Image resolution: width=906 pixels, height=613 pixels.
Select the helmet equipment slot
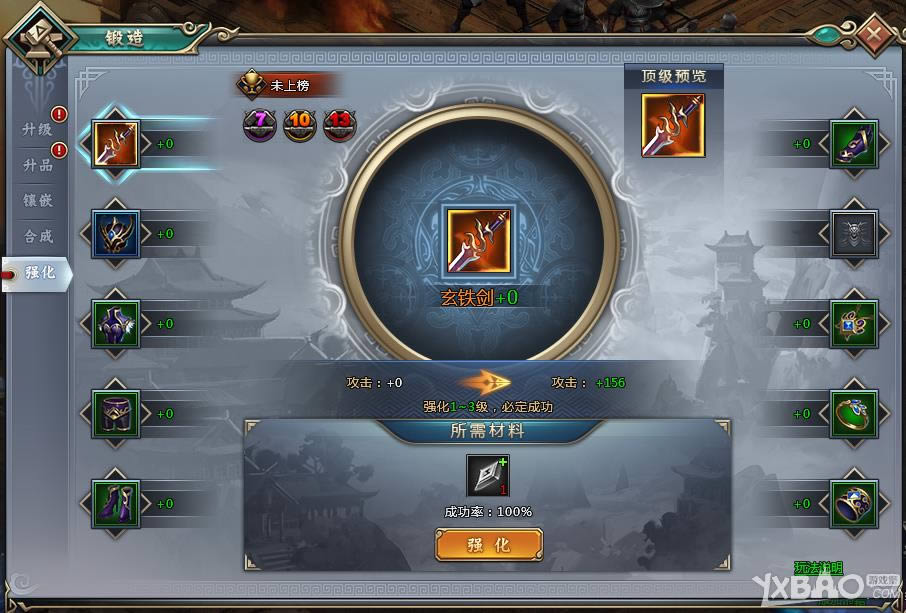[116, 234]
